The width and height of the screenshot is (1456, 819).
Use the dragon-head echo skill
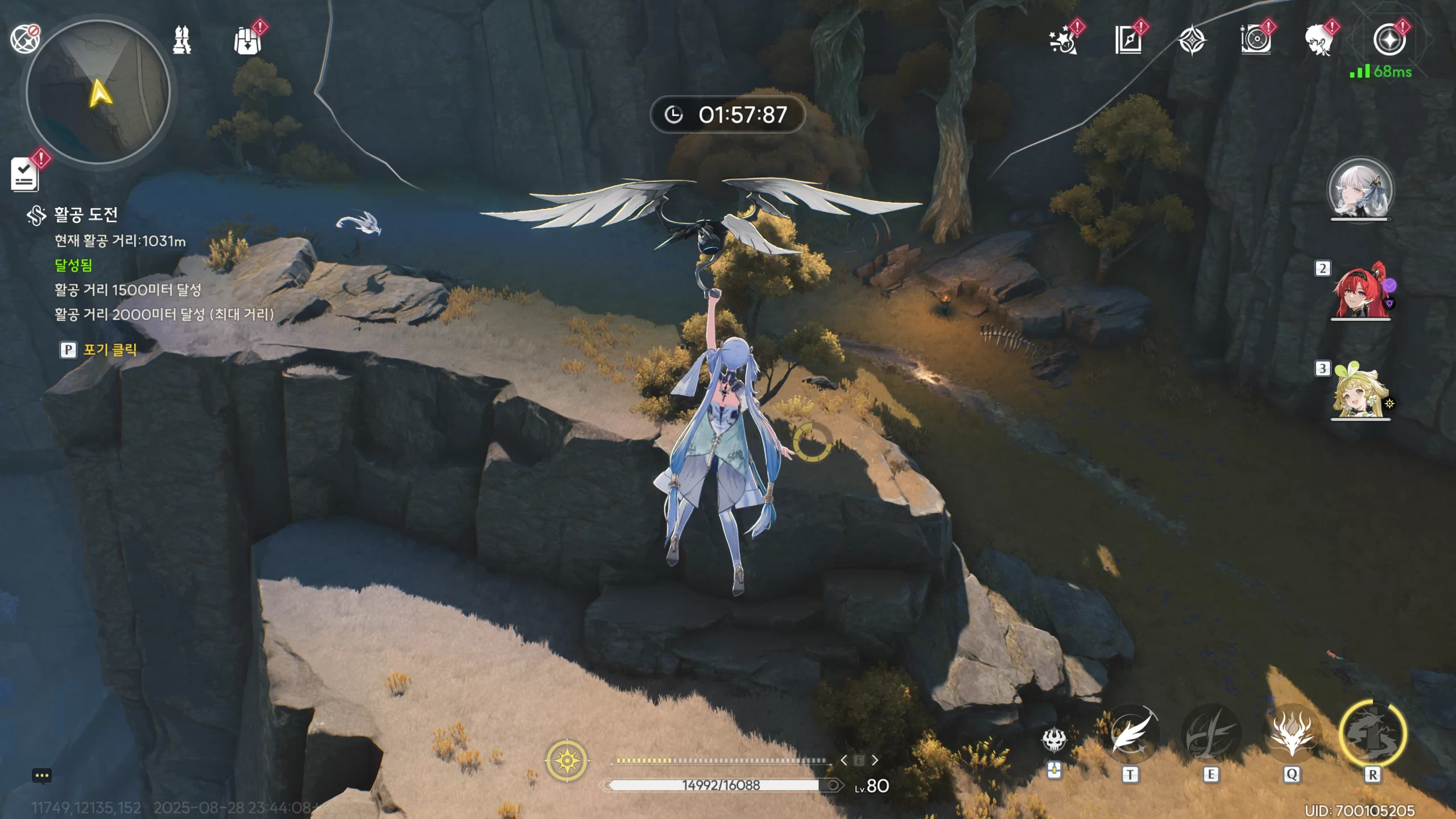[1291, 734]
